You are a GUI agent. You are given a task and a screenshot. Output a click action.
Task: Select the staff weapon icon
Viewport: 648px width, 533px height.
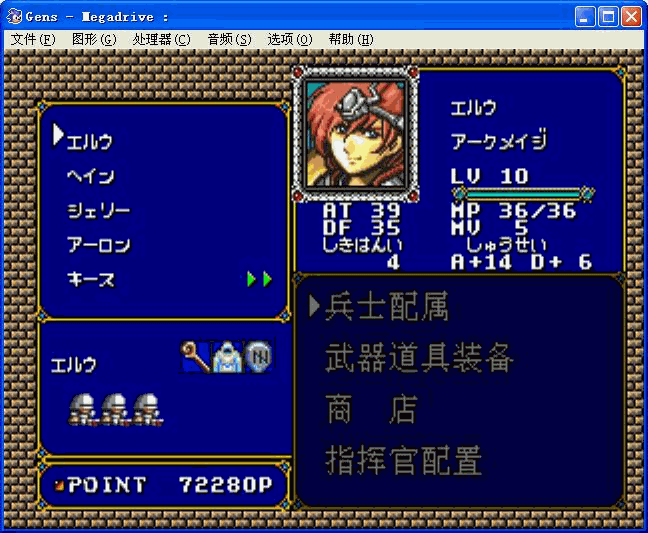(x=195, y=356)
